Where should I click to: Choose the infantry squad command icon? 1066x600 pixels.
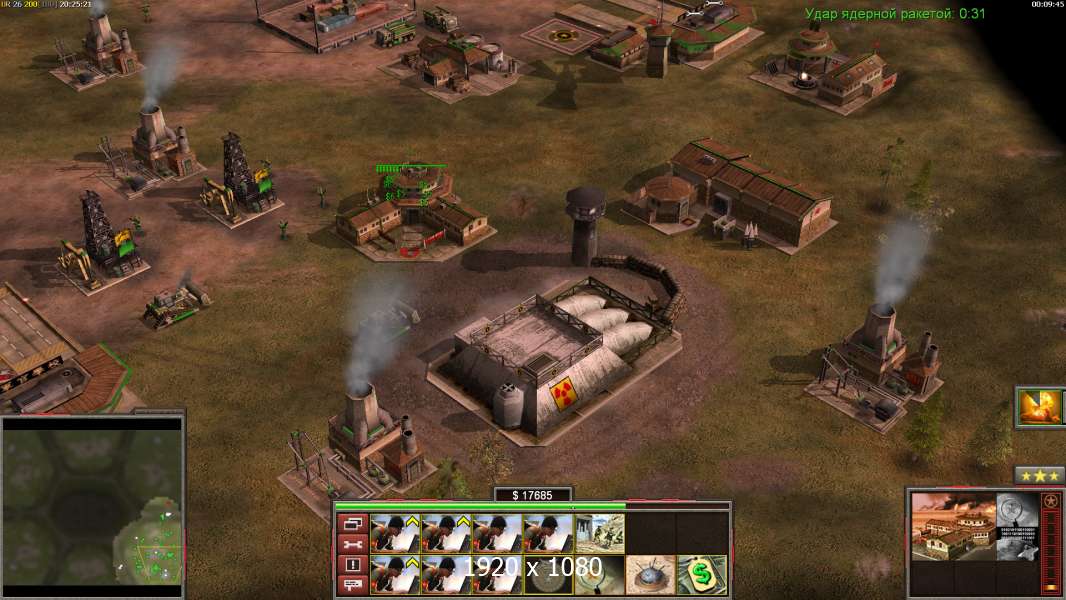point(600,533)
